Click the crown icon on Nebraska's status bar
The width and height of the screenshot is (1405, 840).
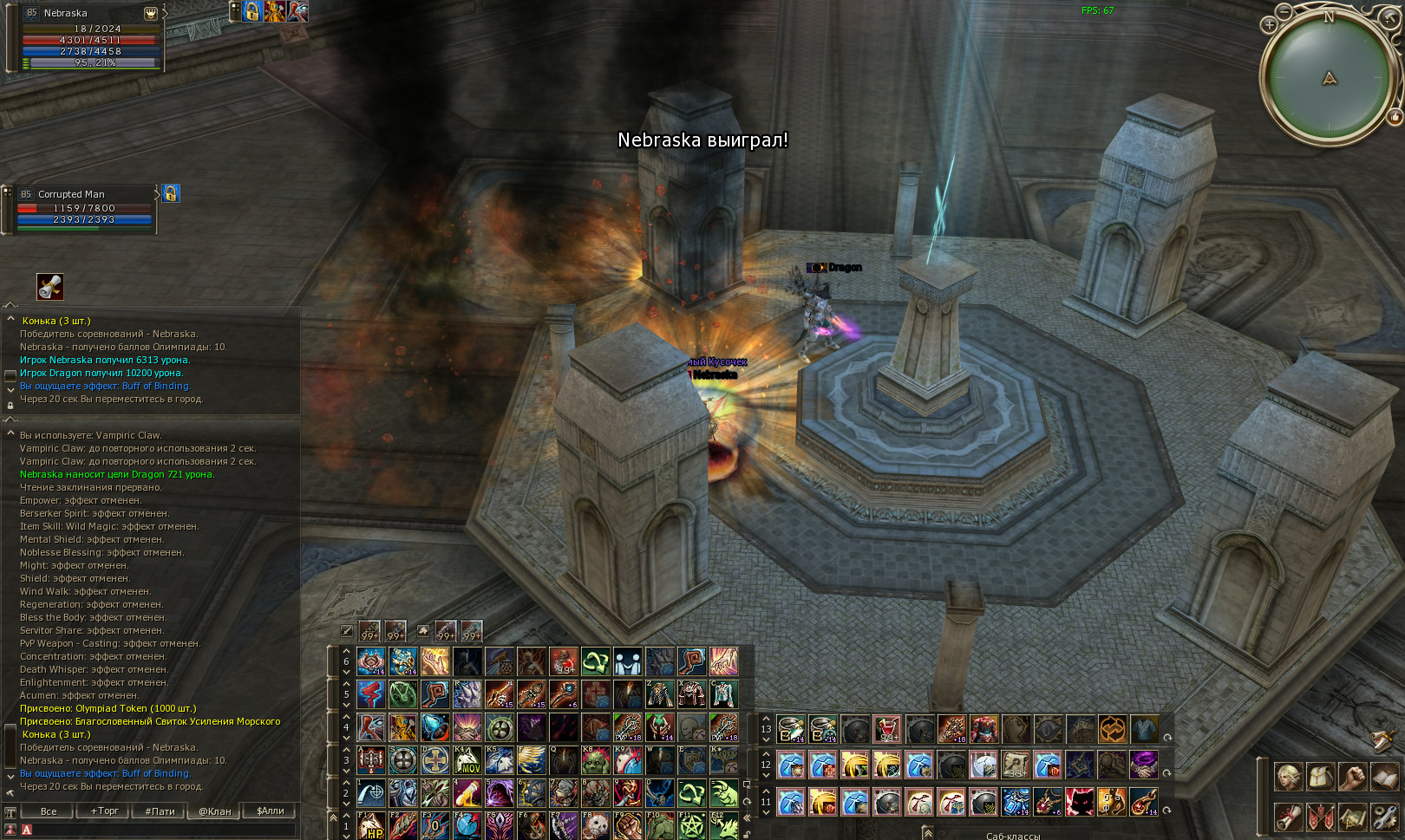point(151,13)
